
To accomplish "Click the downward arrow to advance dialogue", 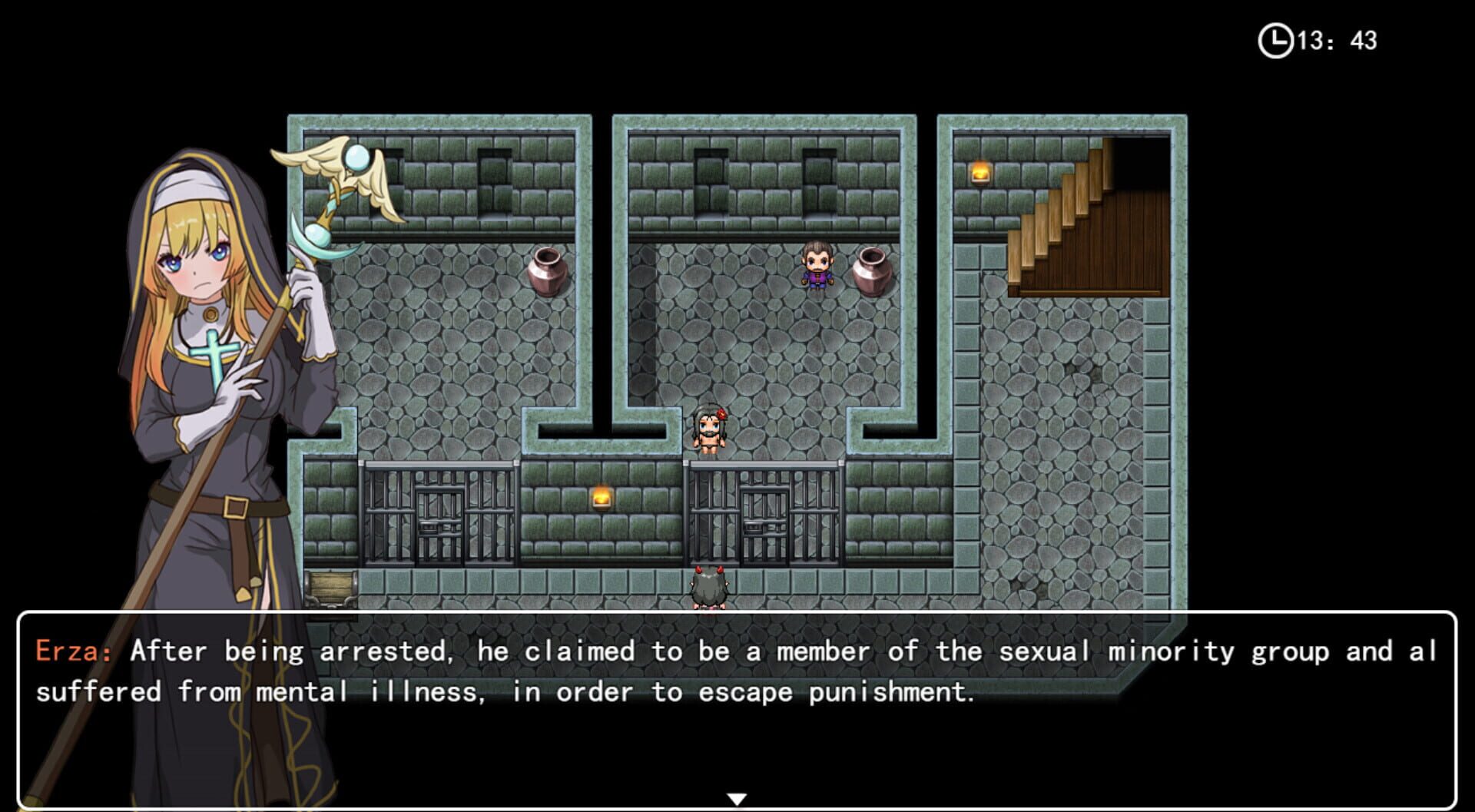I will pyautogui.click(x=737, y=797).
